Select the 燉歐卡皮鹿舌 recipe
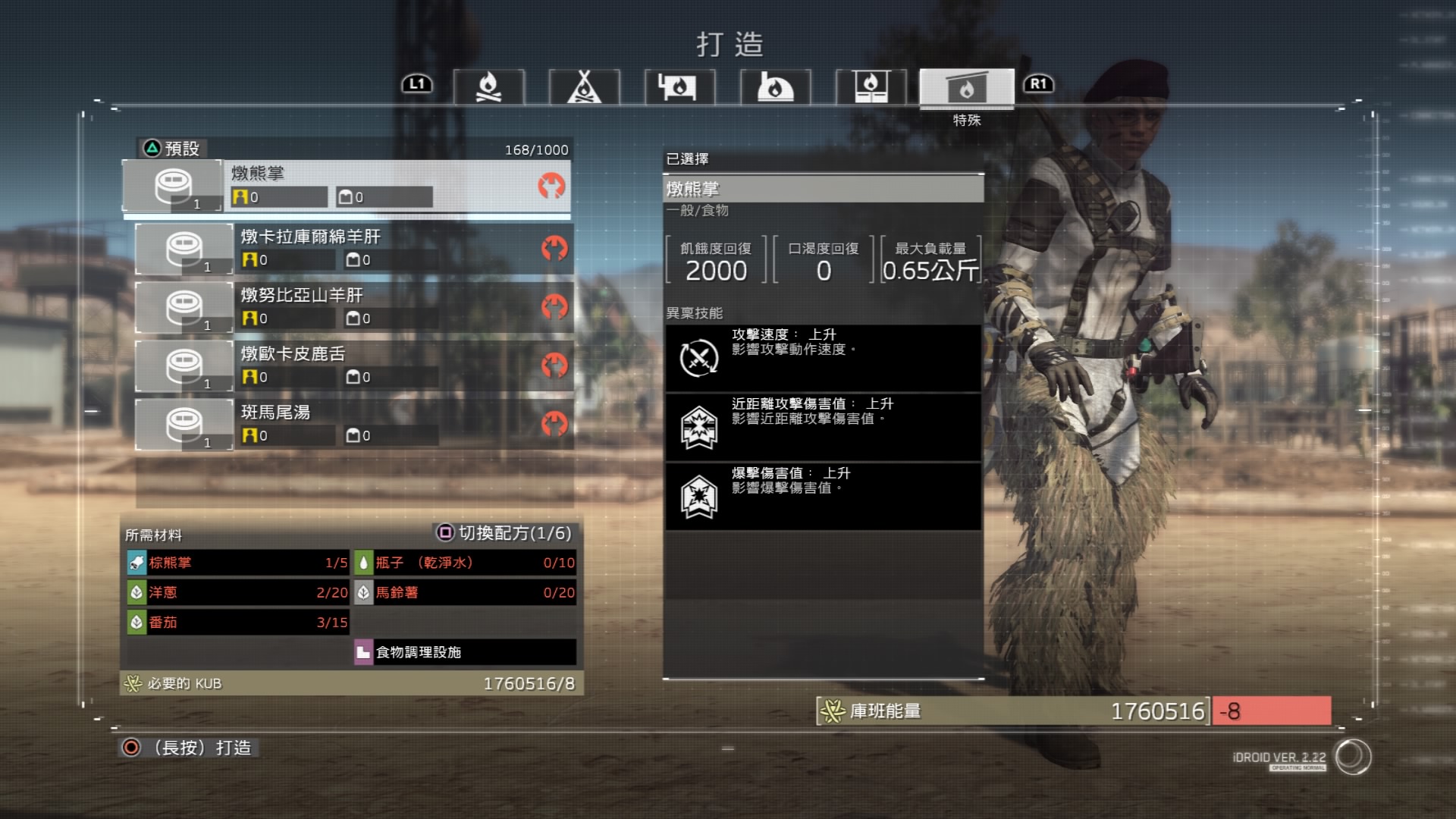Image resolution: width=1456 pixels, height=819 pixels. tap(353, 365)
